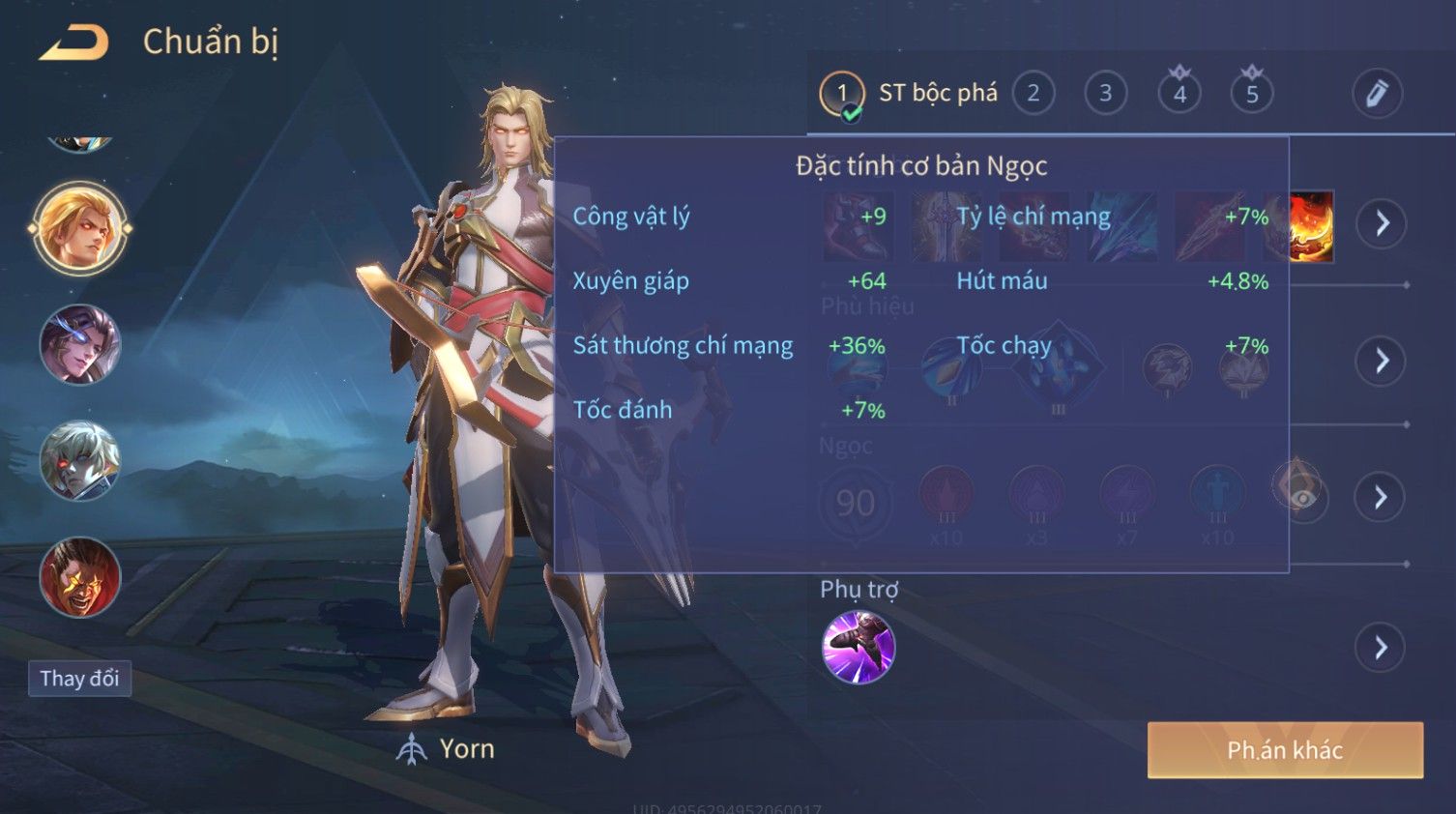
Task: Expand the Ngọc row arrow
Action: (x=1382, y=498)
